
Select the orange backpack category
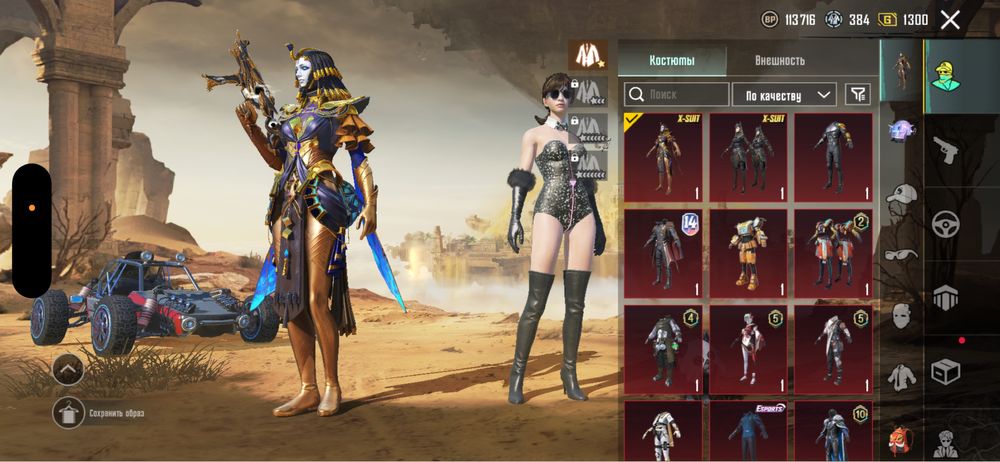point(902,437)
